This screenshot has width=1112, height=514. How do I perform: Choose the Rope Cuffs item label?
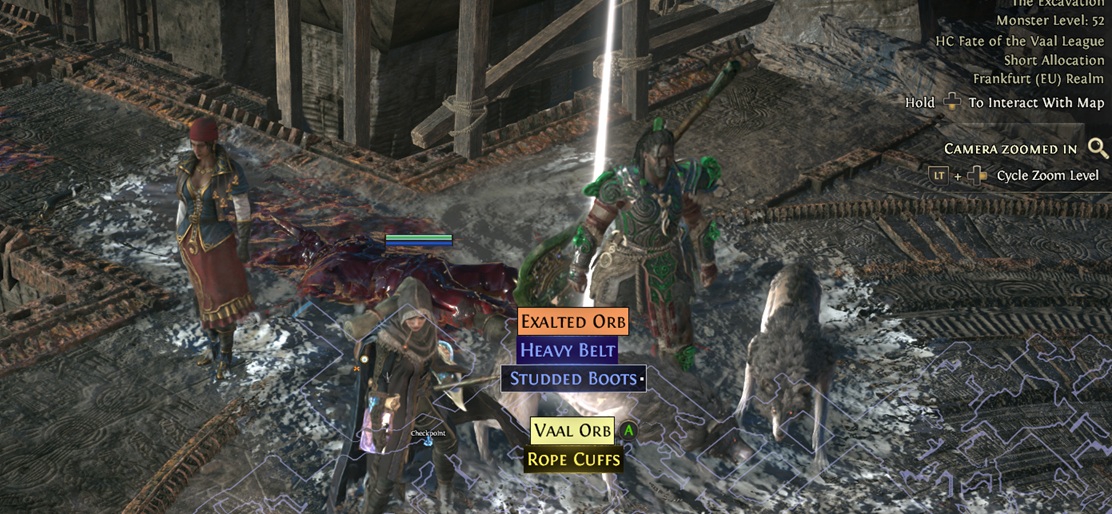(x=574, y=460)
